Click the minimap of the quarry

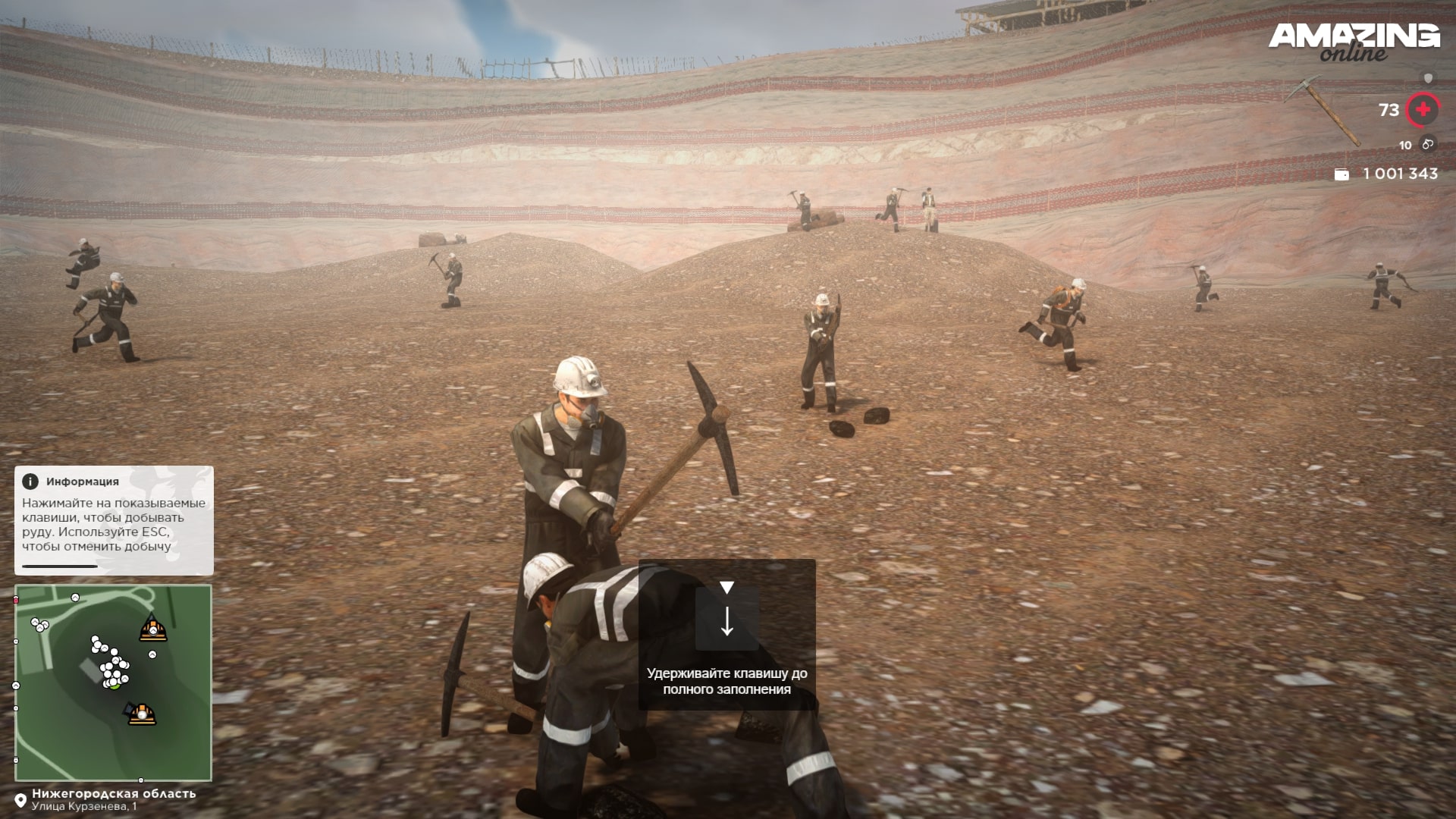113,682
